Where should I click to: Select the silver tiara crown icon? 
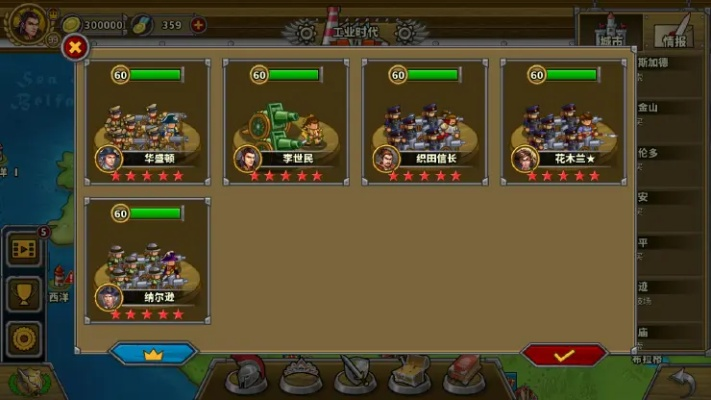298,376
